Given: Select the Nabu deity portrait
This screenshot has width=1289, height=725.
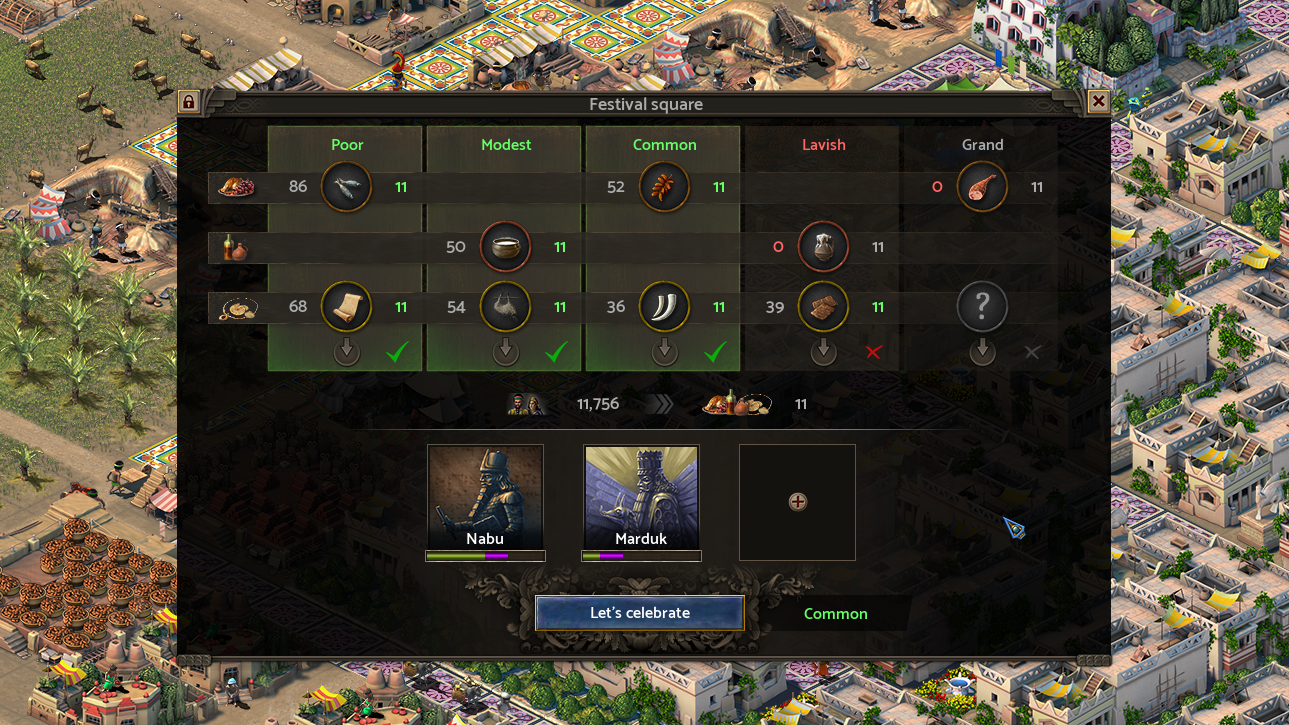Looking at the screenshot, I should 485,497.
